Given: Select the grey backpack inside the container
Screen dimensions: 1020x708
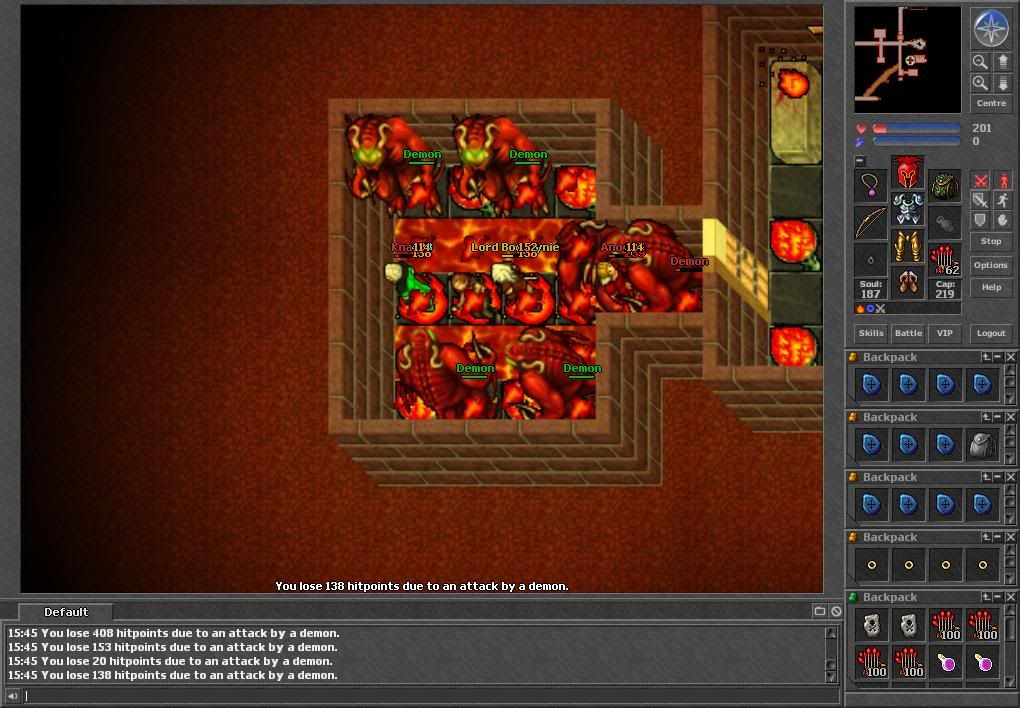Looking at the screenshot, I should tap(982, 445).
